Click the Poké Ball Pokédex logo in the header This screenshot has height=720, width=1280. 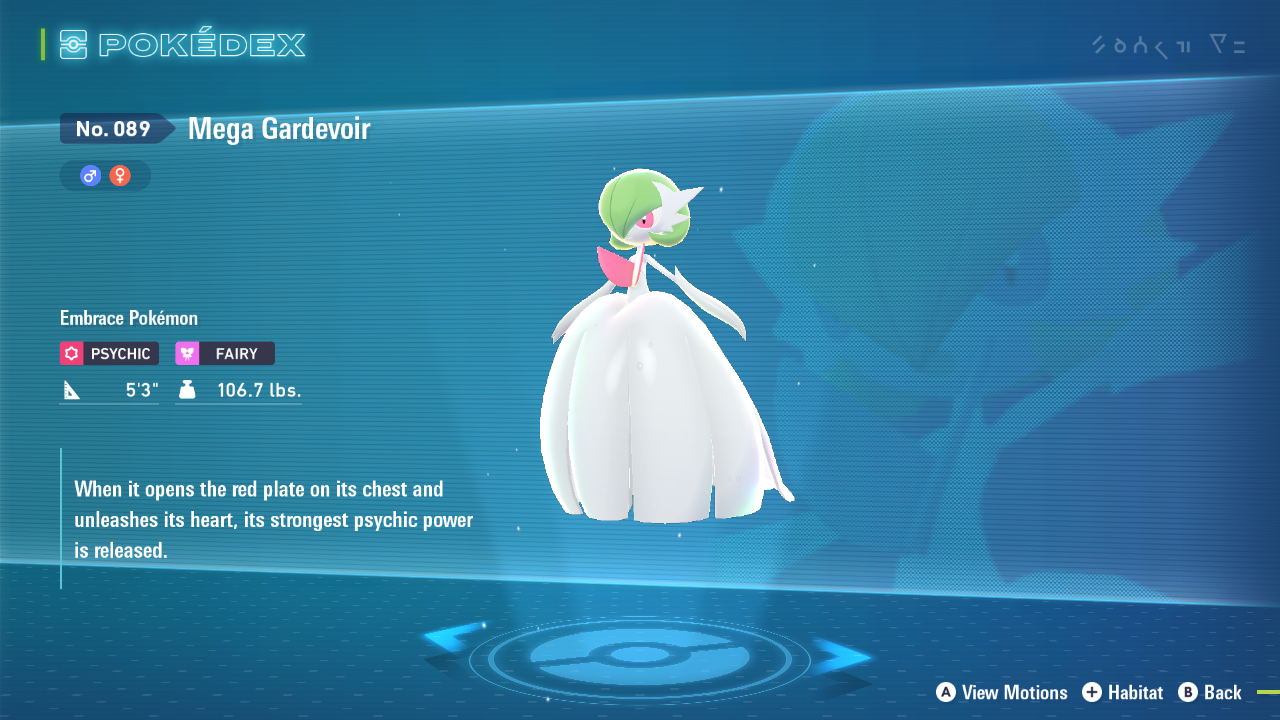pyautogui.click(x=72, y=43)
